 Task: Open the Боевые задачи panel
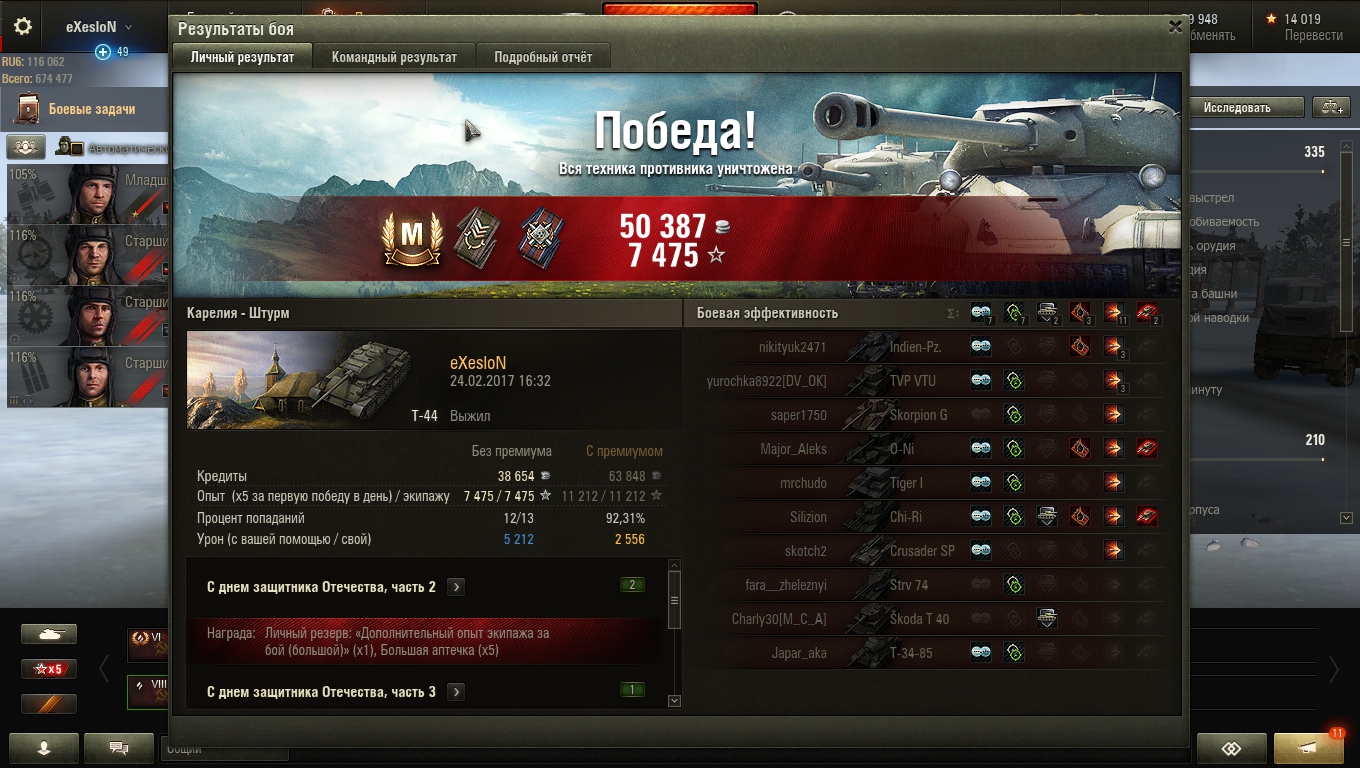point(91,109)
